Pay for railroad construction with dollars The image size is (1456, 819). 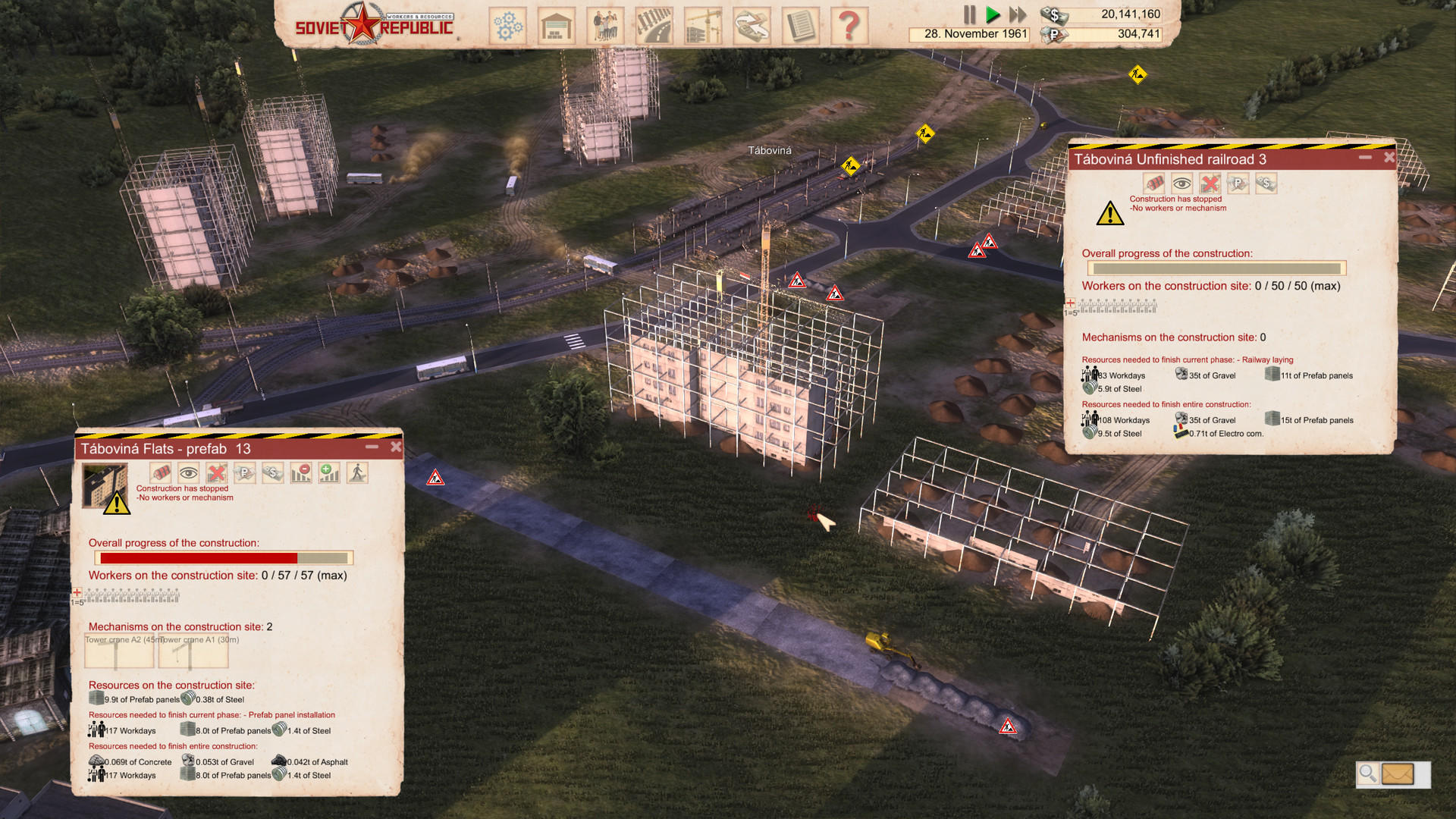point(1266,184)
